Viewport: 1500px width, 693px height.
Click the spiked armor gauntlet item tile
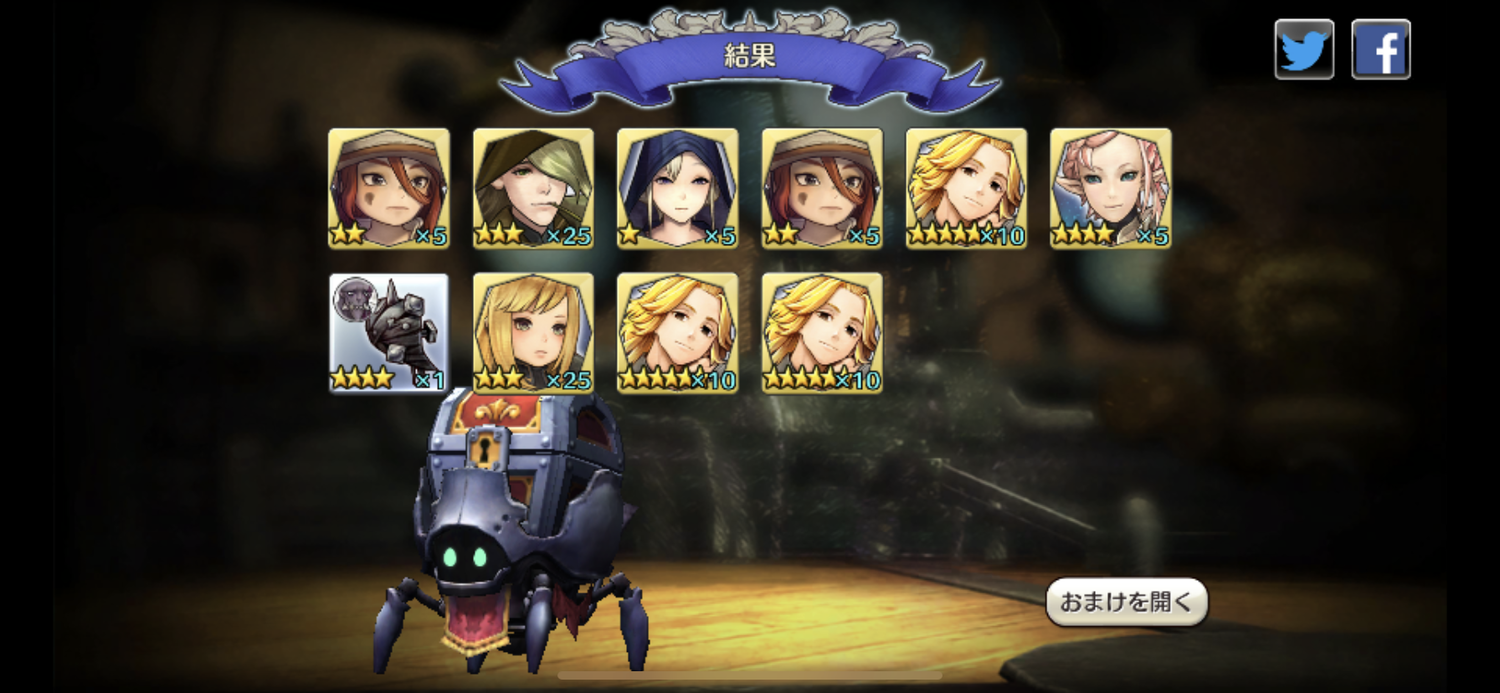(x=389, y=332)
